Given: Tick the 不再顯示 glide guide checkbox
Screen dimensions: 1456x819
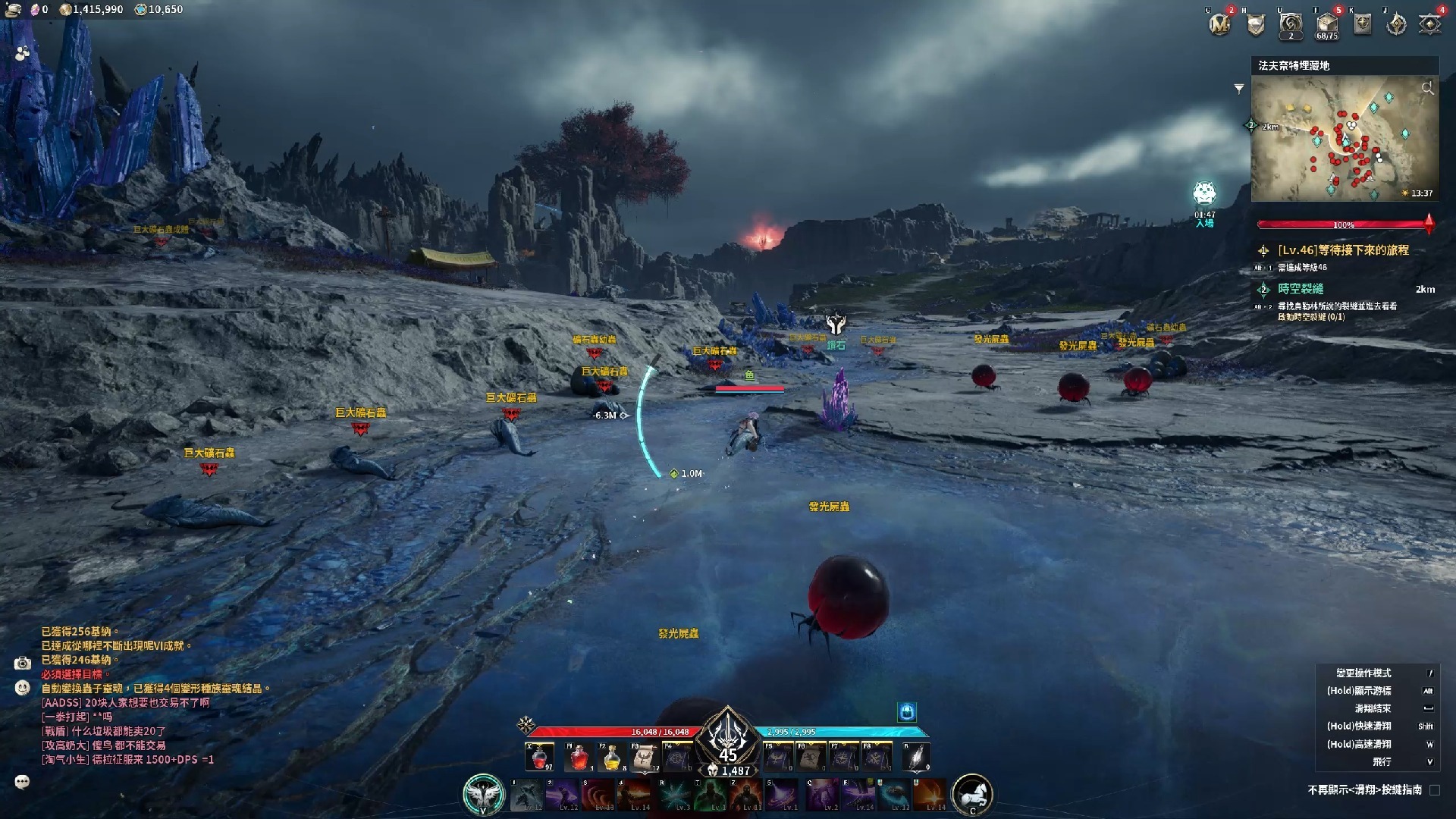Looking at the screenshot, I should pos(1435,790).
